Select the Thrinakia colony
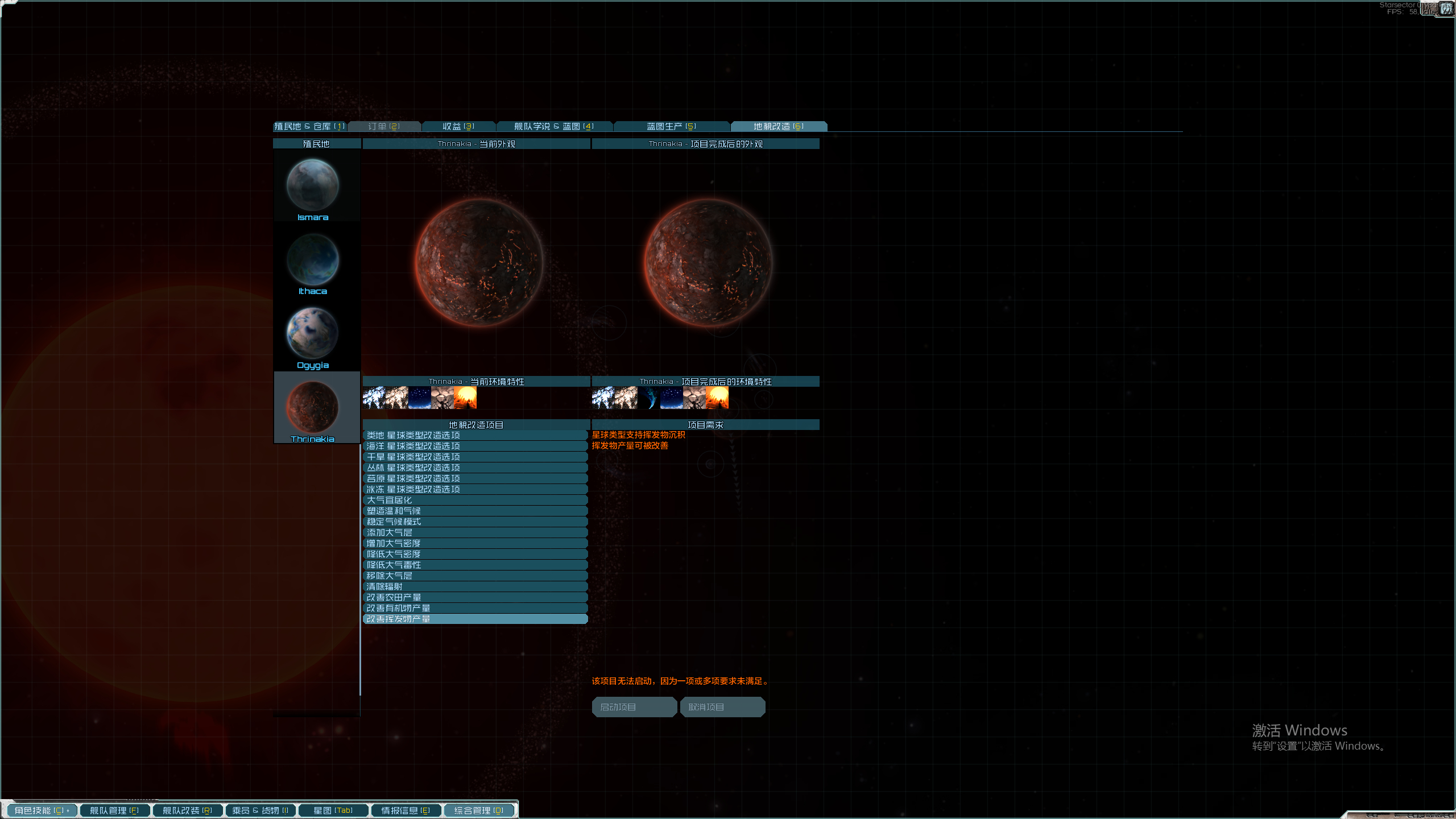 [313, 409]
